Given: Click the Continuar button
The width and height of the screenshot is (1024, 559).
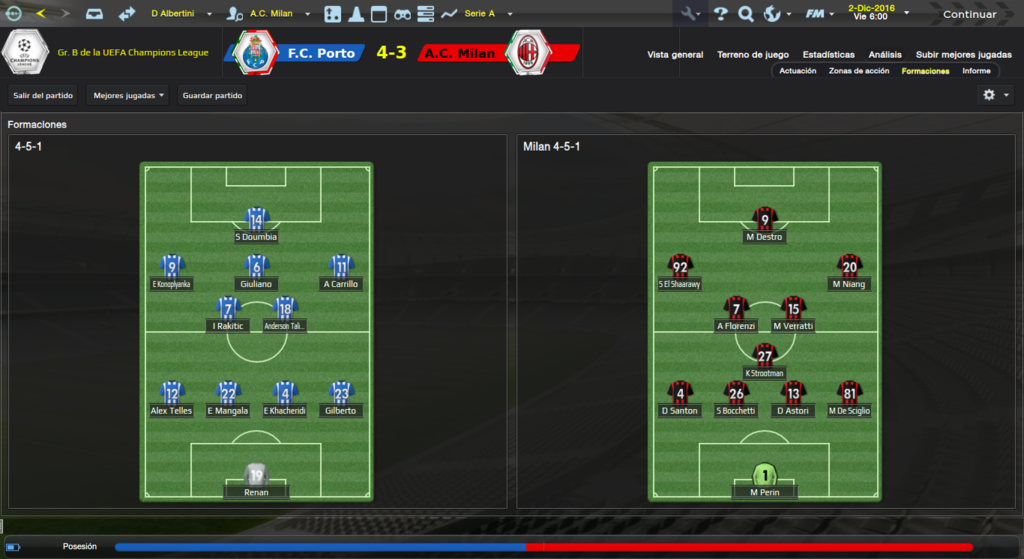Looking at the screenshot, I should pyautogui.click(x=969, y=14).
